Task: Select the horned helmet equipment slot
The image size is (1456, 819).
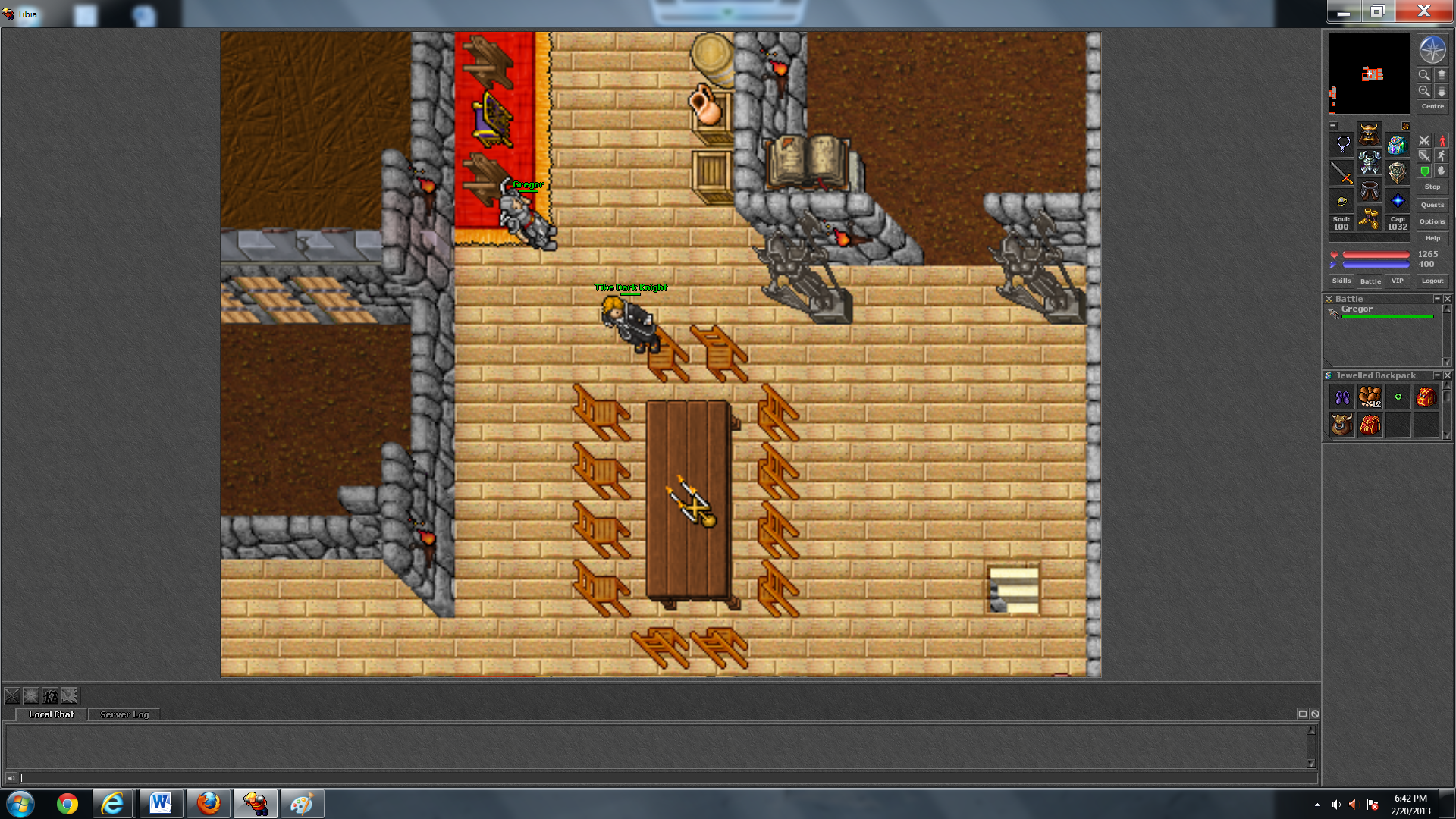Action: [1369, 135]
